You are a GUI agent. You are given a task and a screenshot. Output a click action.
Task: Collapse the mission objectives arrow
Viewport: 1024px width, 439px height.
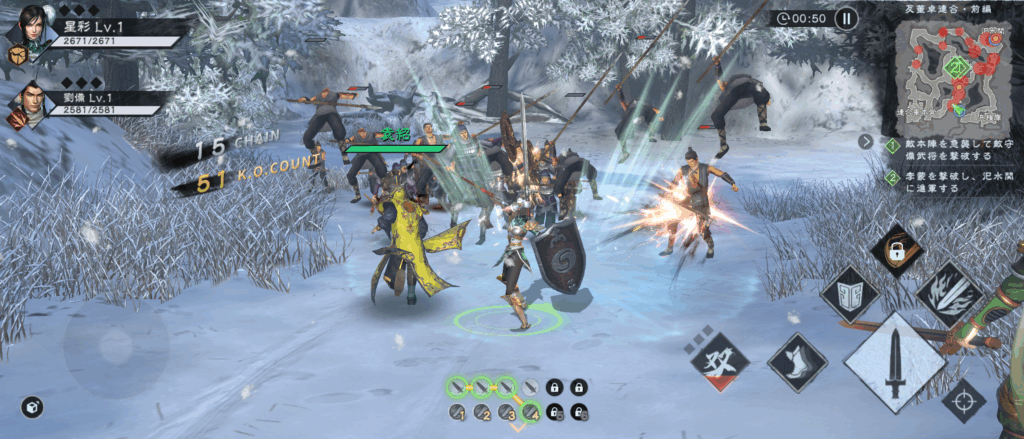pos(865,141)
